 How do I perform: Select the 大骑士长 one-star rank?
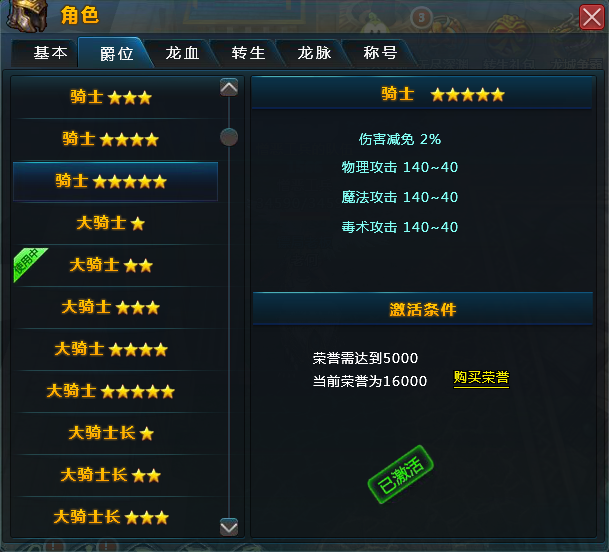tap(111, 433)
